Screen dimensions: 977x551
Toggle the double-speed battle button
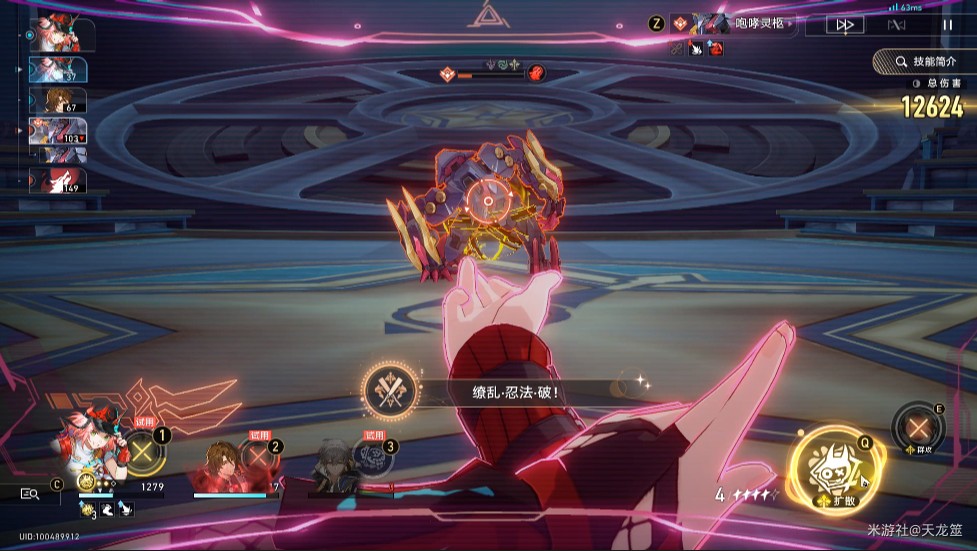tap(844, 24)
